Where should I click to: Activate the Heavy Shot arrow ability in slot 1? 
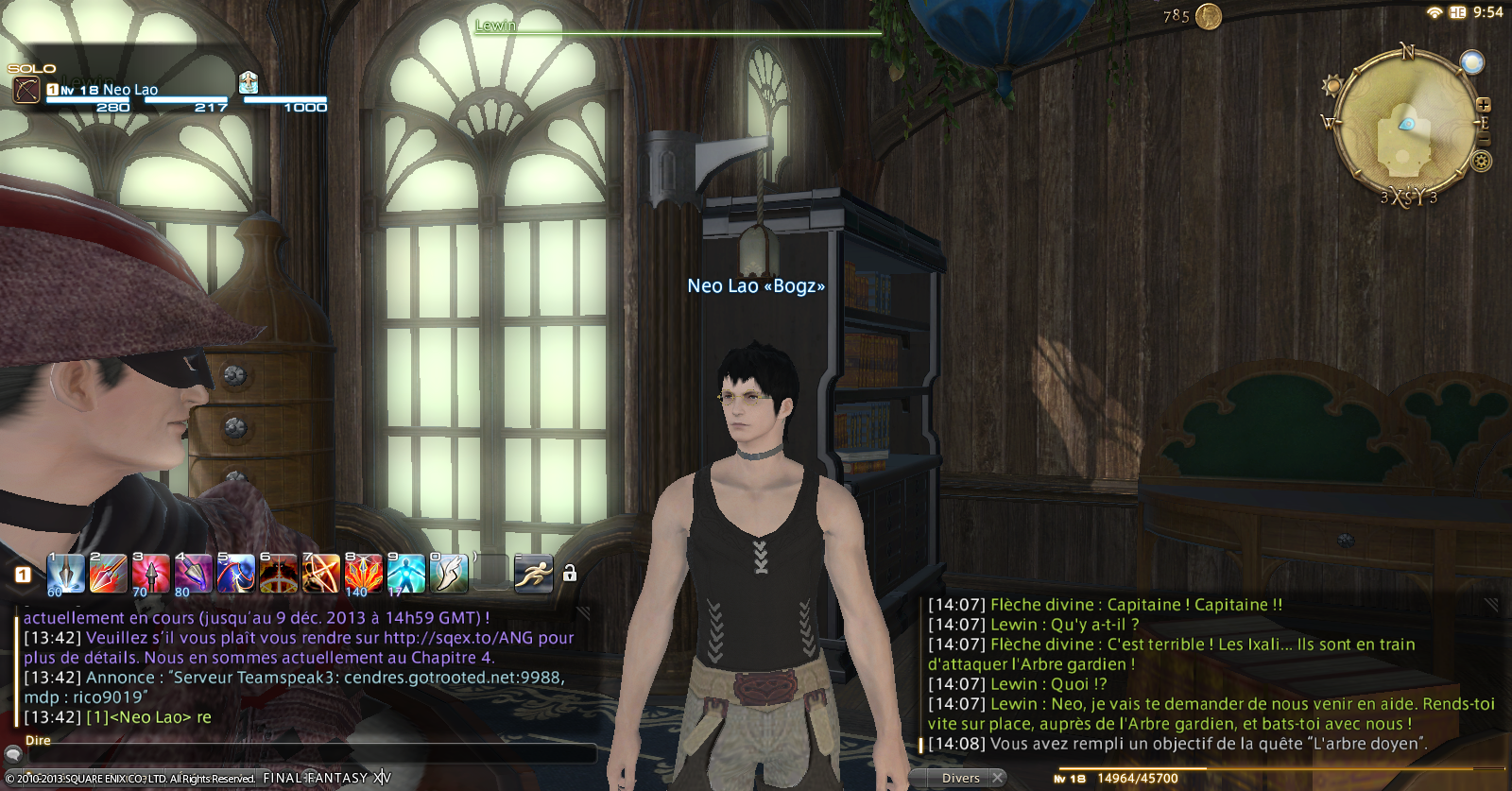(65, 575)
